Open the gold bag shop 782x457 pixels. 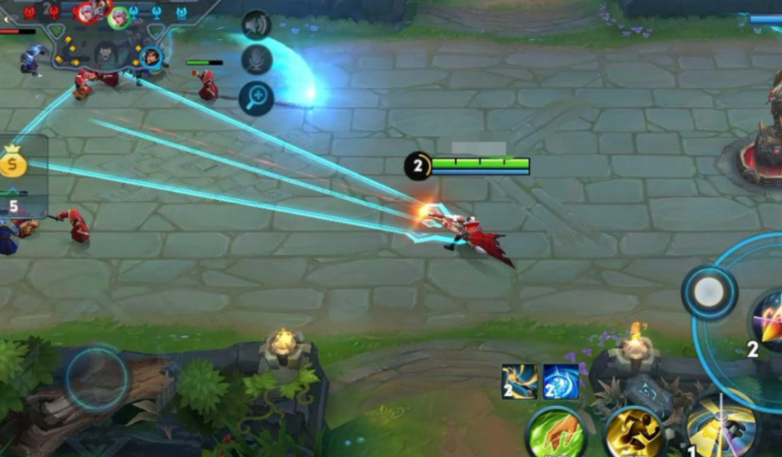pos(13,163)
